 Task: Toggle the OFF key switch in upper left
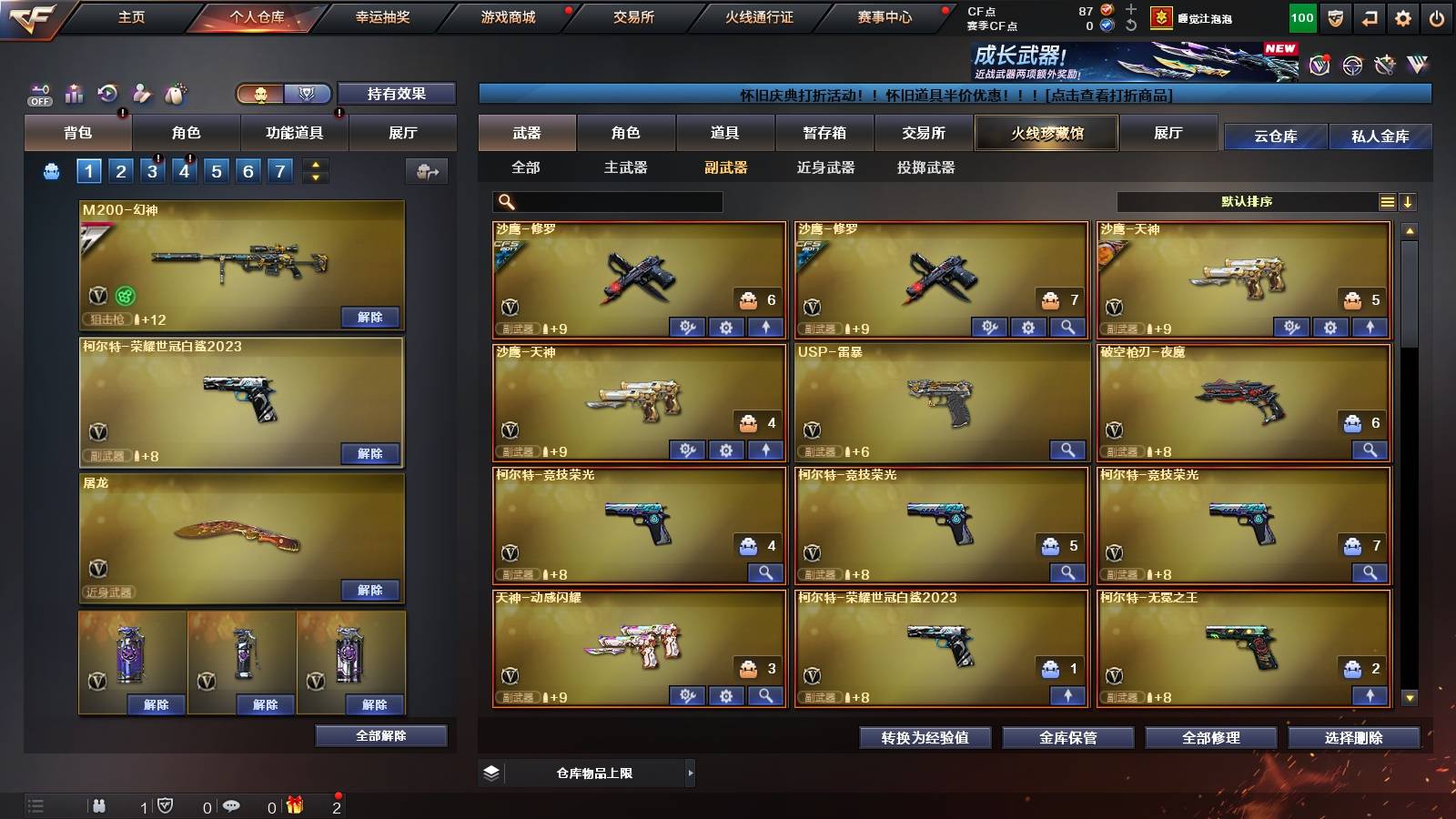point(38,93)
